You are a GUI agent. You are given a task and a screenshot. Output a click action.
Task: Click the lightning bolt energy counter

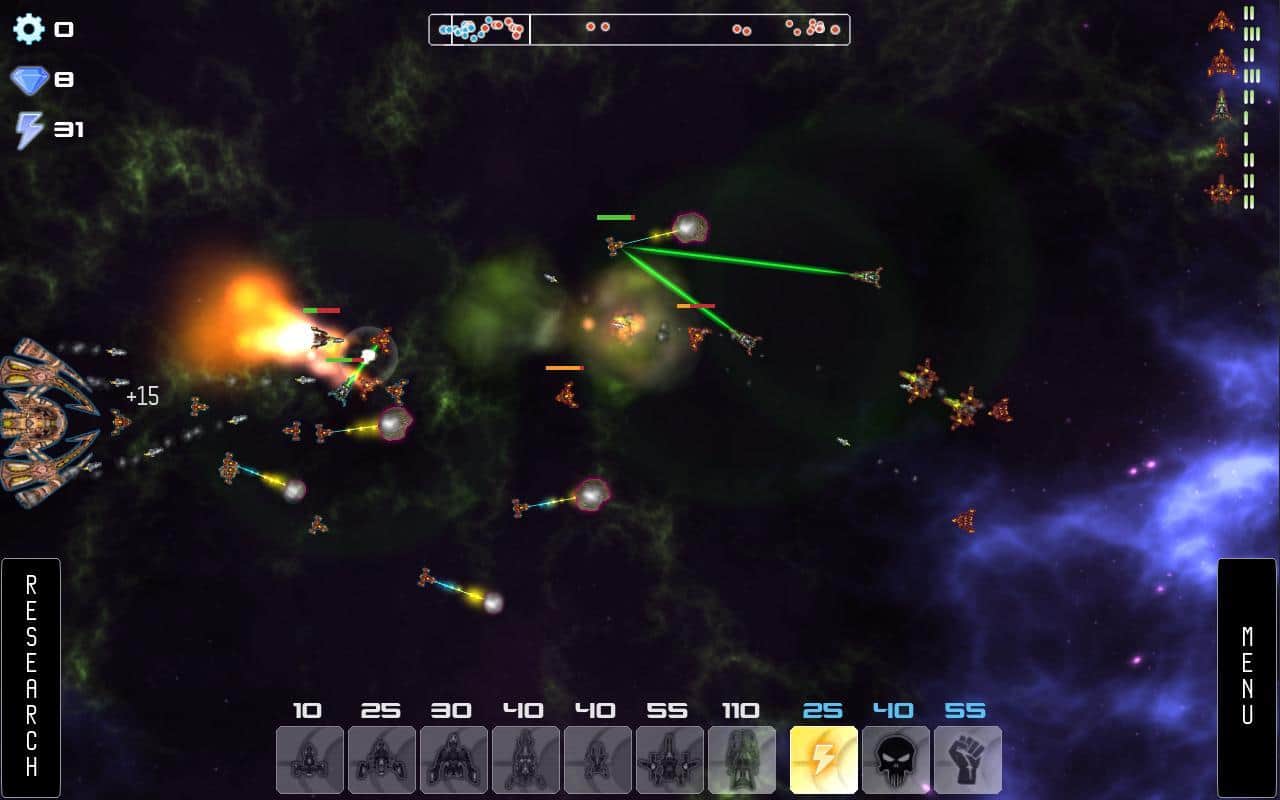point(28,128)
